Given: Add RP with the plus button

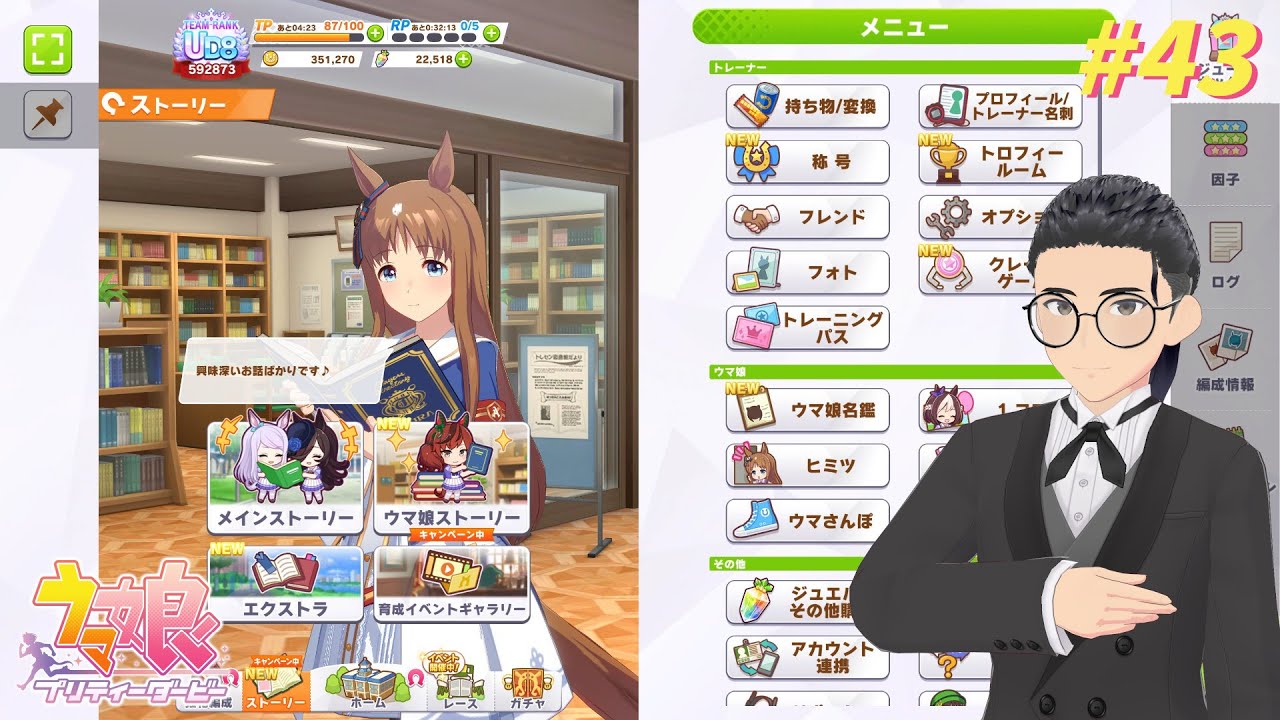Looking at the screenshot, I should pyautogui.click(x=491, y=33).
